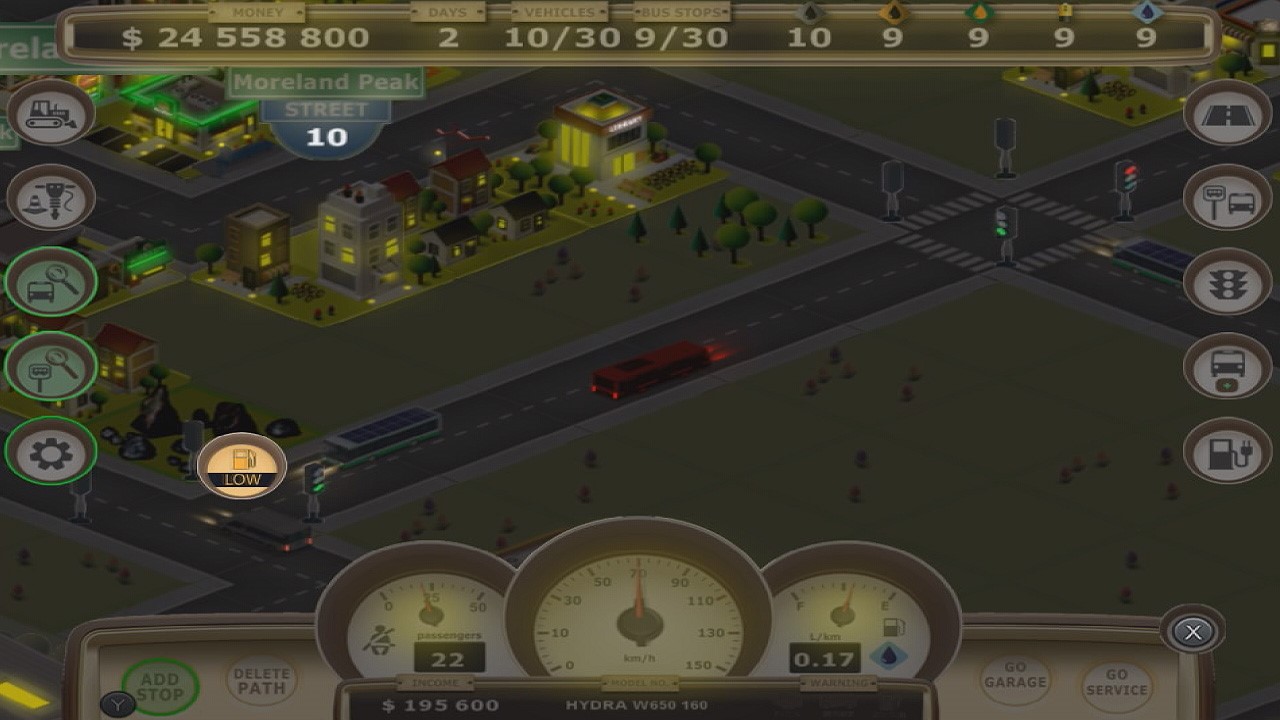Select the jackhammer demolition tool

tap(50, 198)
